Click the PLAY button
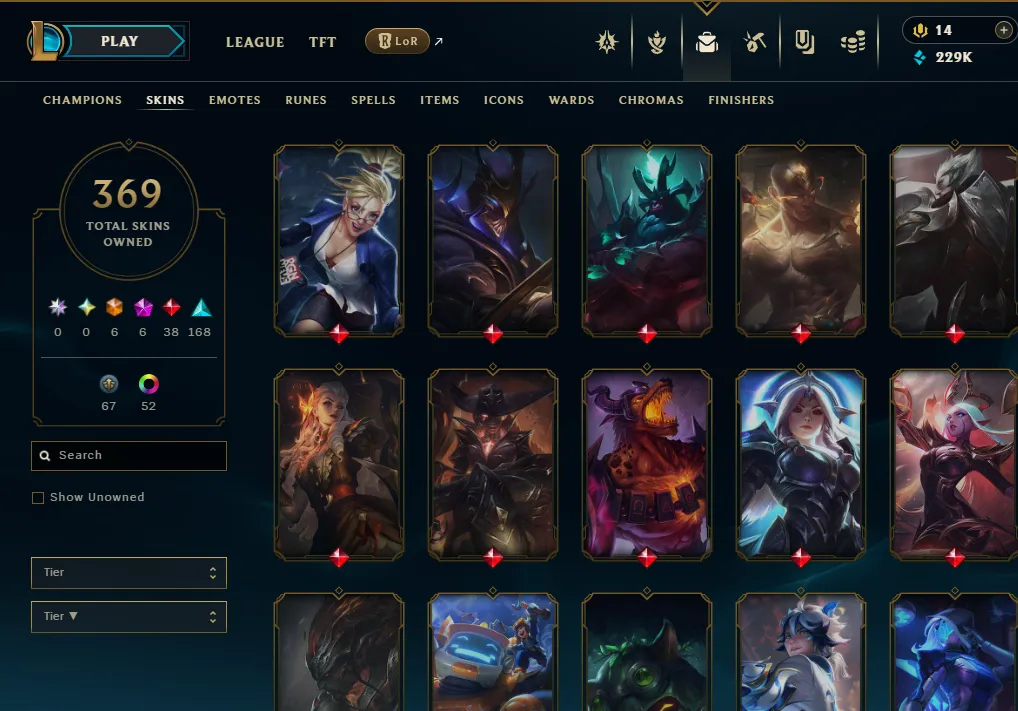The width and height of the screenshot is (1018, 711). click(121, 41)
